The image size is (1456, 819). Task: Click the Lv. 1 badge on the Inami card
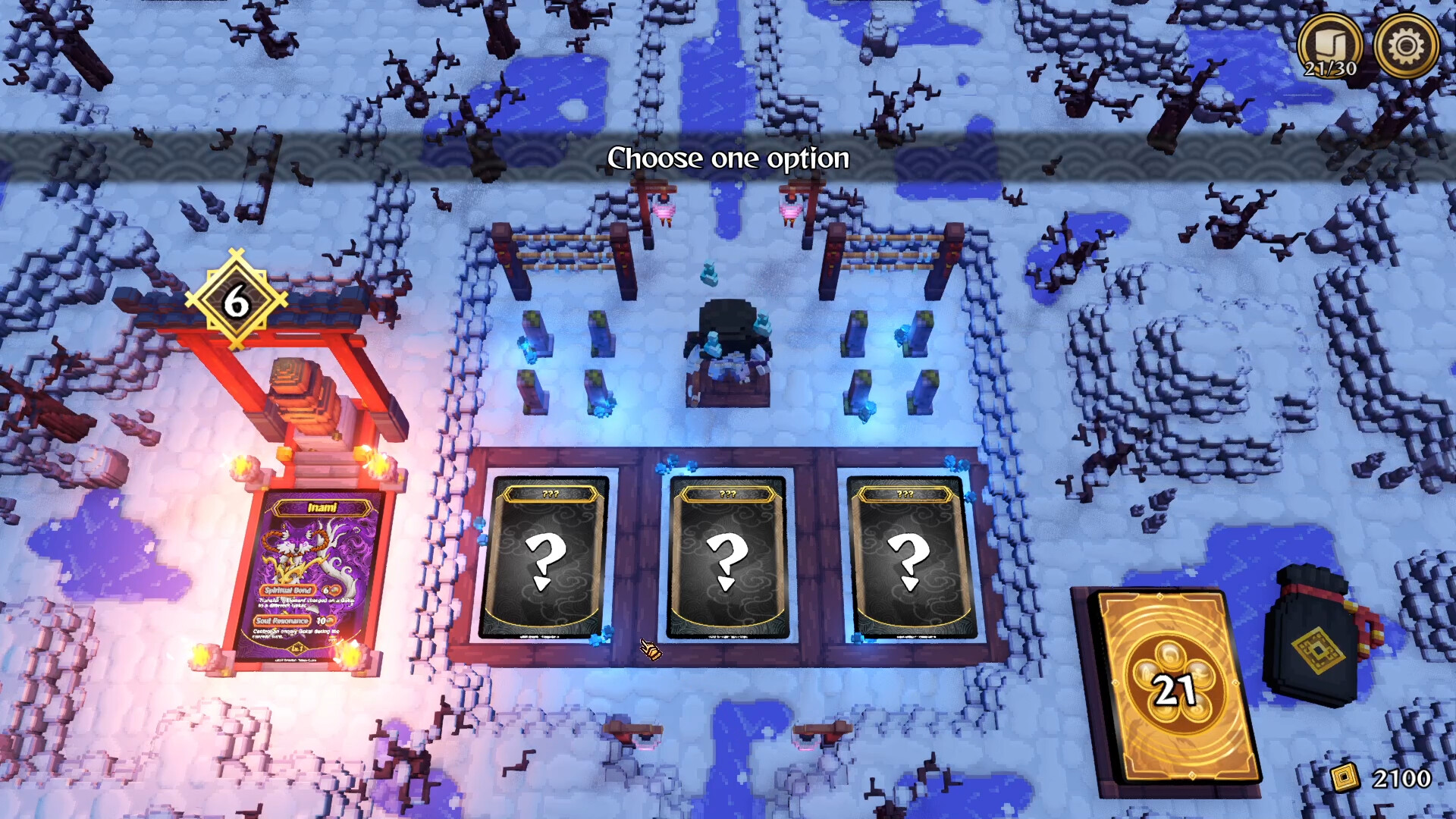(x=296, y=648)
